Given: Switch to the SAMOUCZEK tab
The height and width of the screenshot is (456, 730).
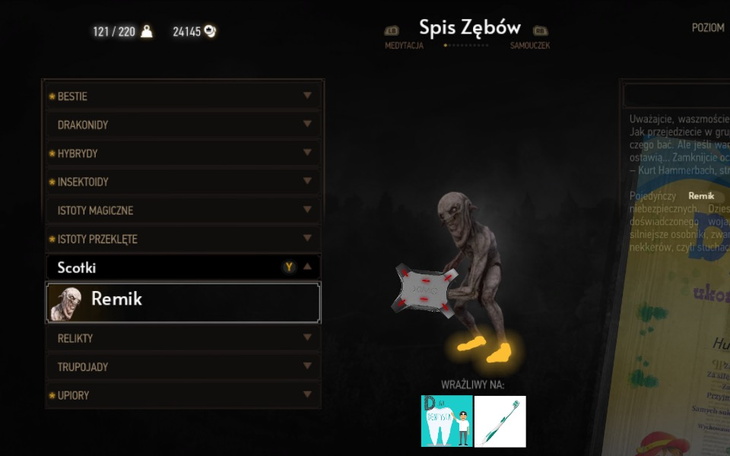Looking at the screenshot, I should 530,45.
